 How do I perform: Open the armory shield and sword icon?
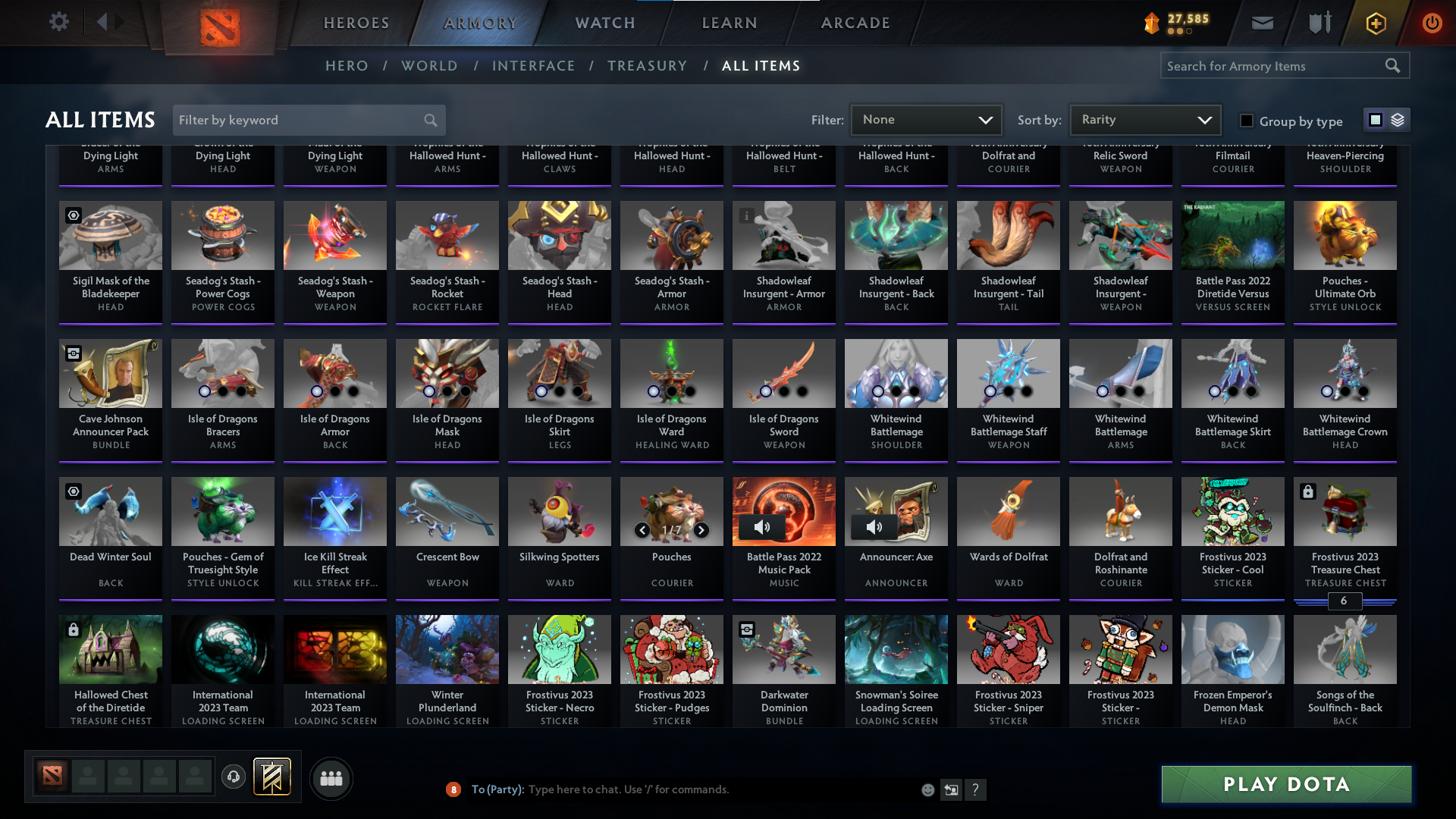click(1319, 23)
